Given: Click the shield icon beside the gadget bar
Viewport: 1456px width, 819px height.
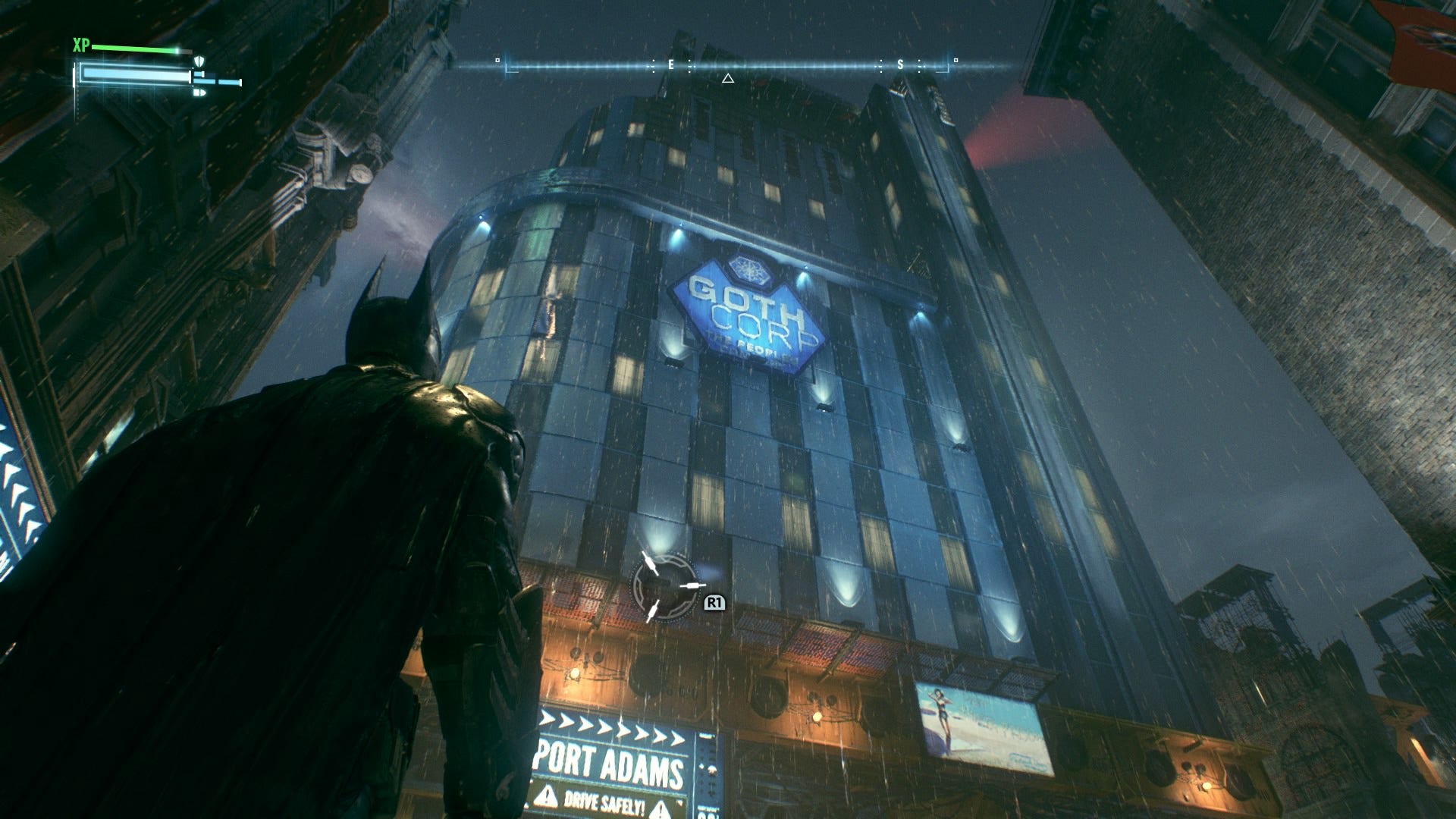Looking at the screenshot, I should (x=199, y=62).
